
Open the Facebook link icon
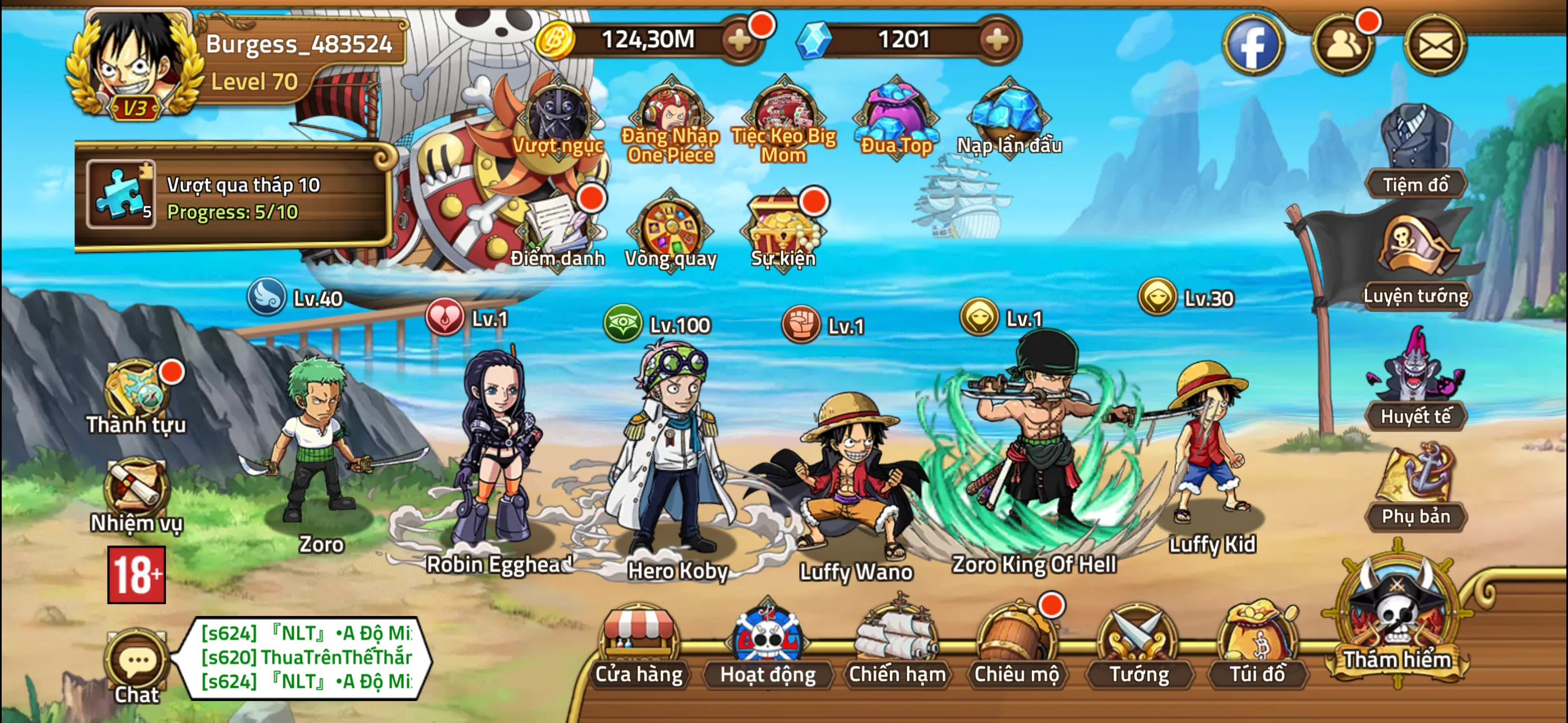pos(1253,45)
